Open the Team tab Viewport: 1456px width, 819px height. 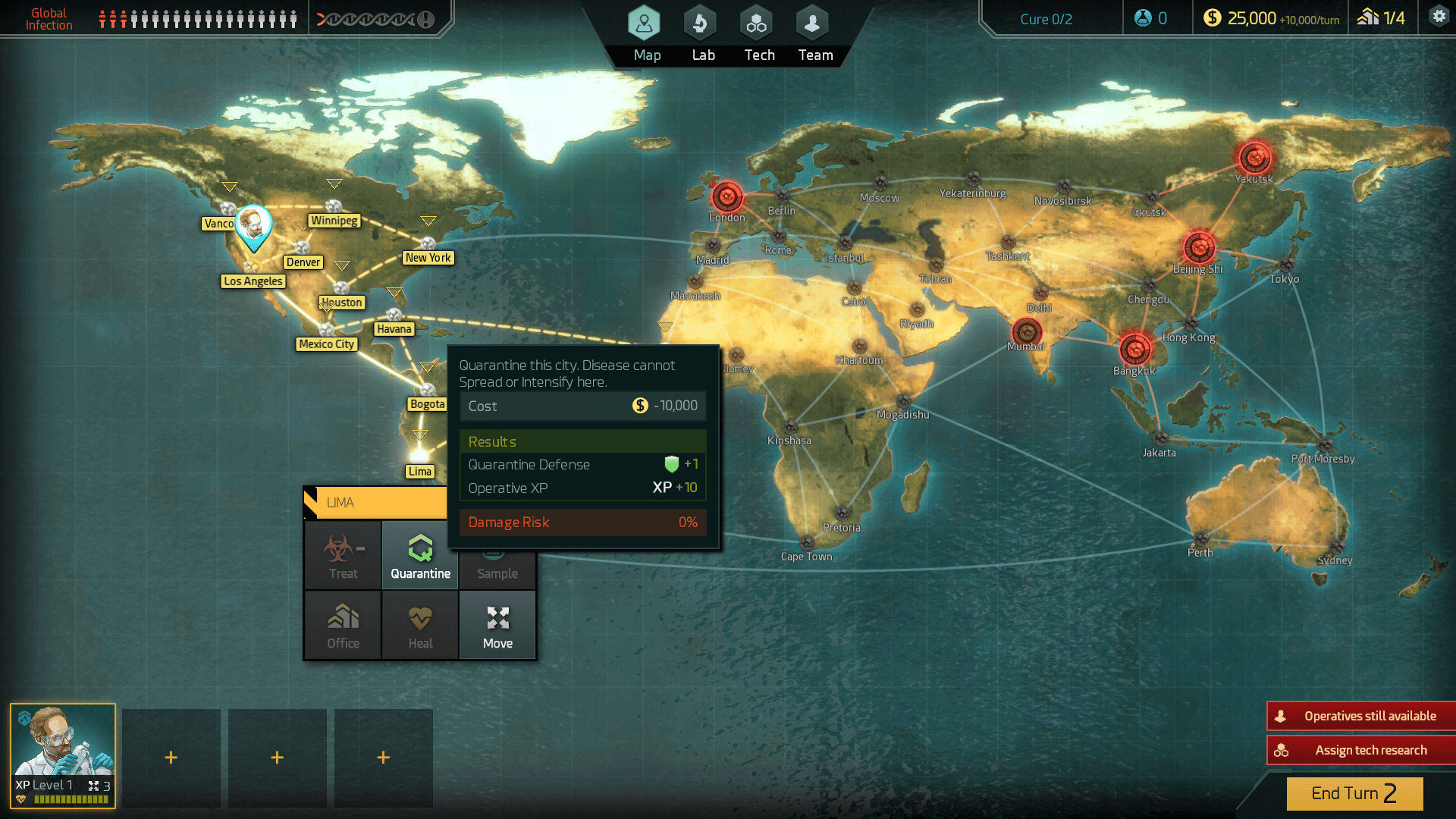click(814, 34)
